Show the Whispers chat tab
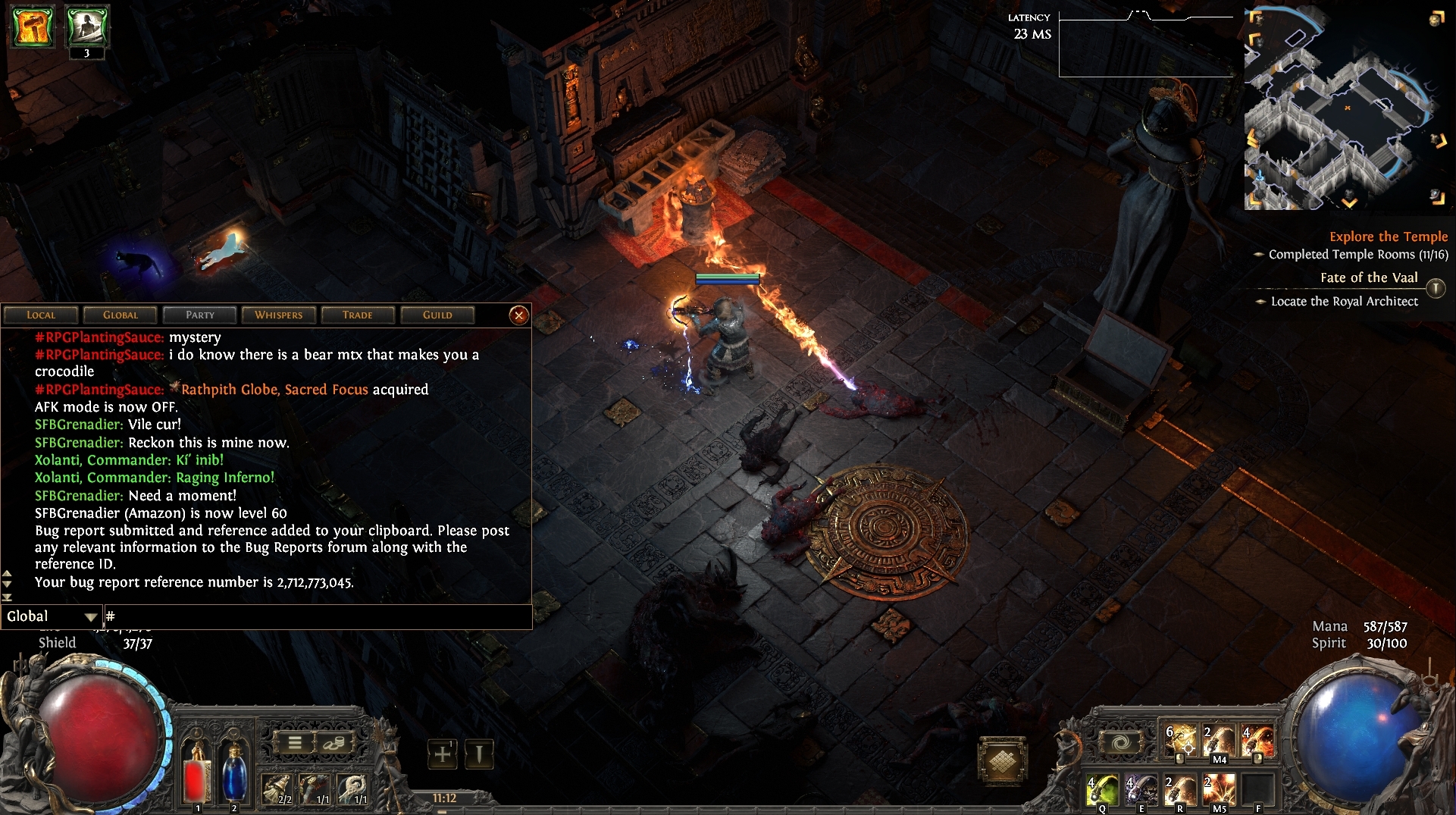The image size is (1456, 815). [x=278, y=315]
